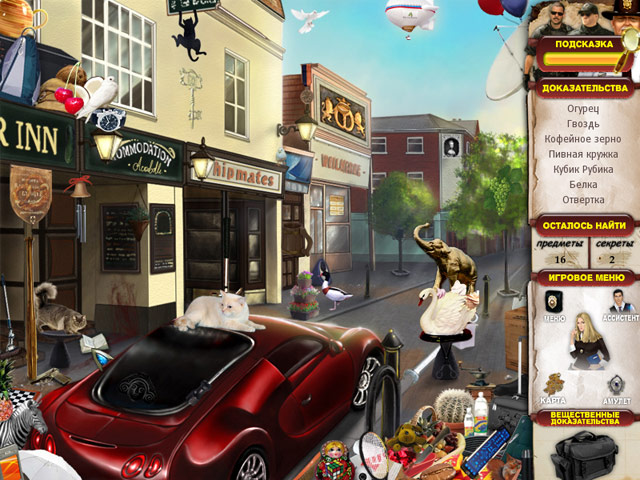Open the Карта map icon
The image size is (640, 480).
(554, 384)
